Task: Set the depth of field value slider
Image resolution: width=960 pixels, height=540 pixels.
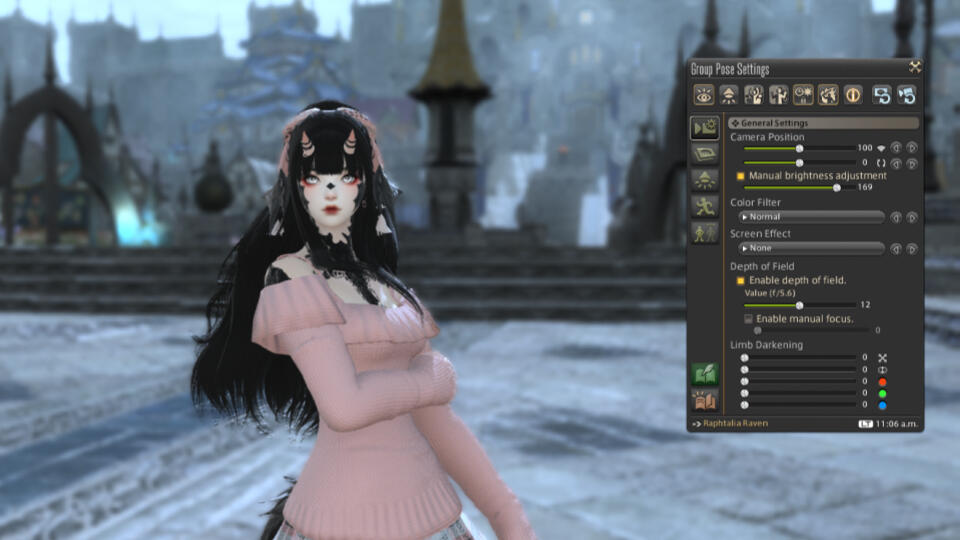Action: click(799, 305)
